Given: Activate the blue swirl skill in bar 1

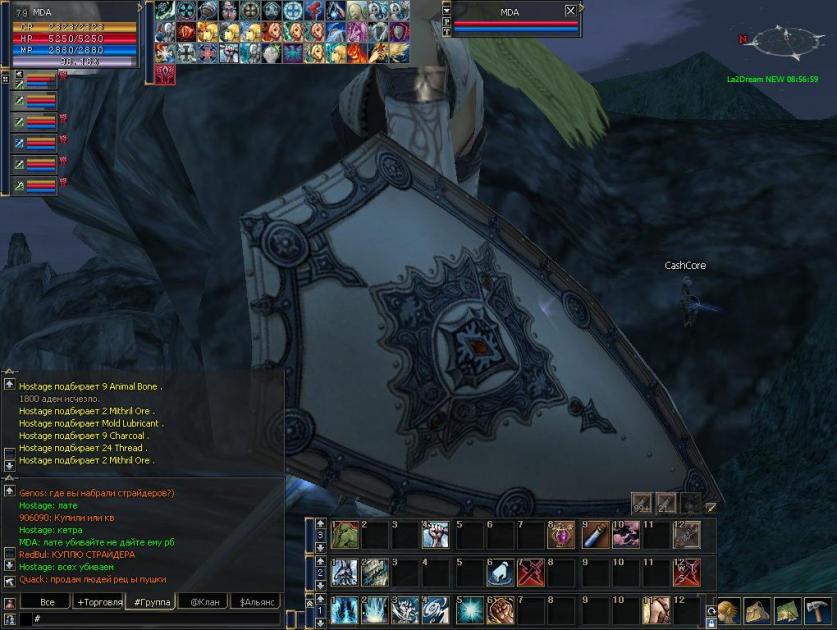Looking at the screenshot, I should pos(435,608).
